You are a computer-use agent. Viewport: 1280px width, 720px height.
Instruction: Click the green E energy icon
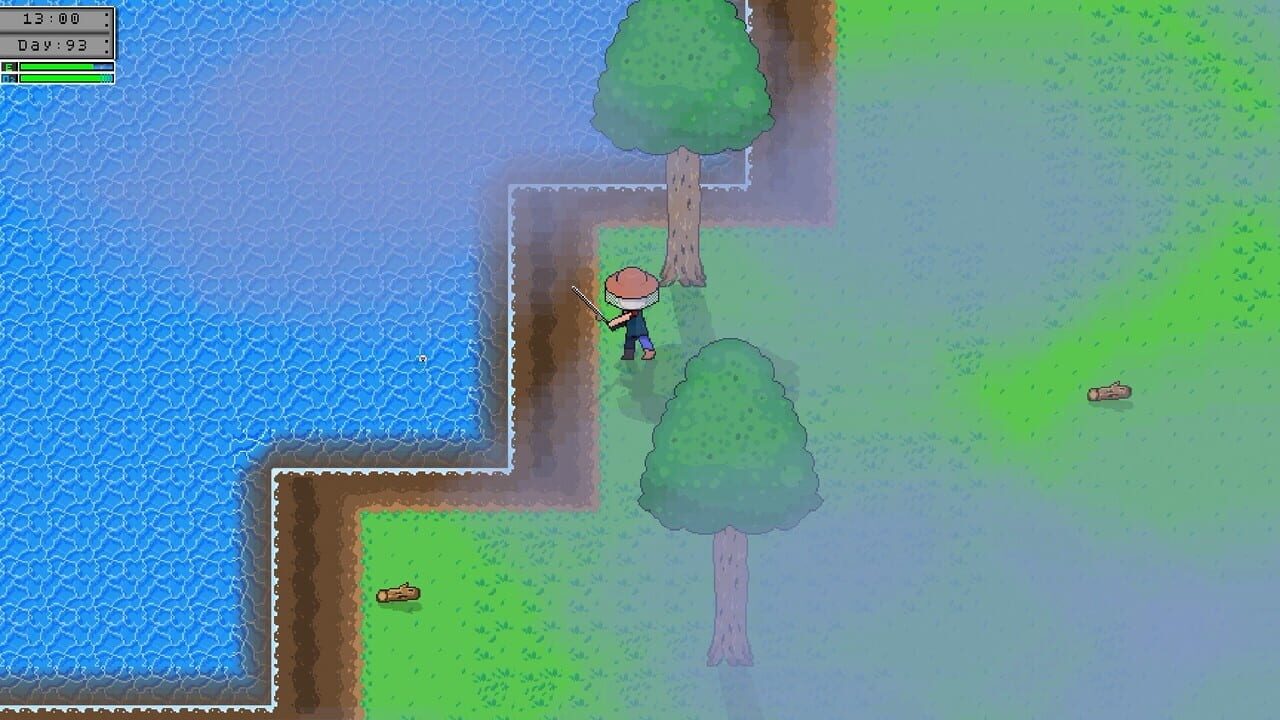(7, 66)
